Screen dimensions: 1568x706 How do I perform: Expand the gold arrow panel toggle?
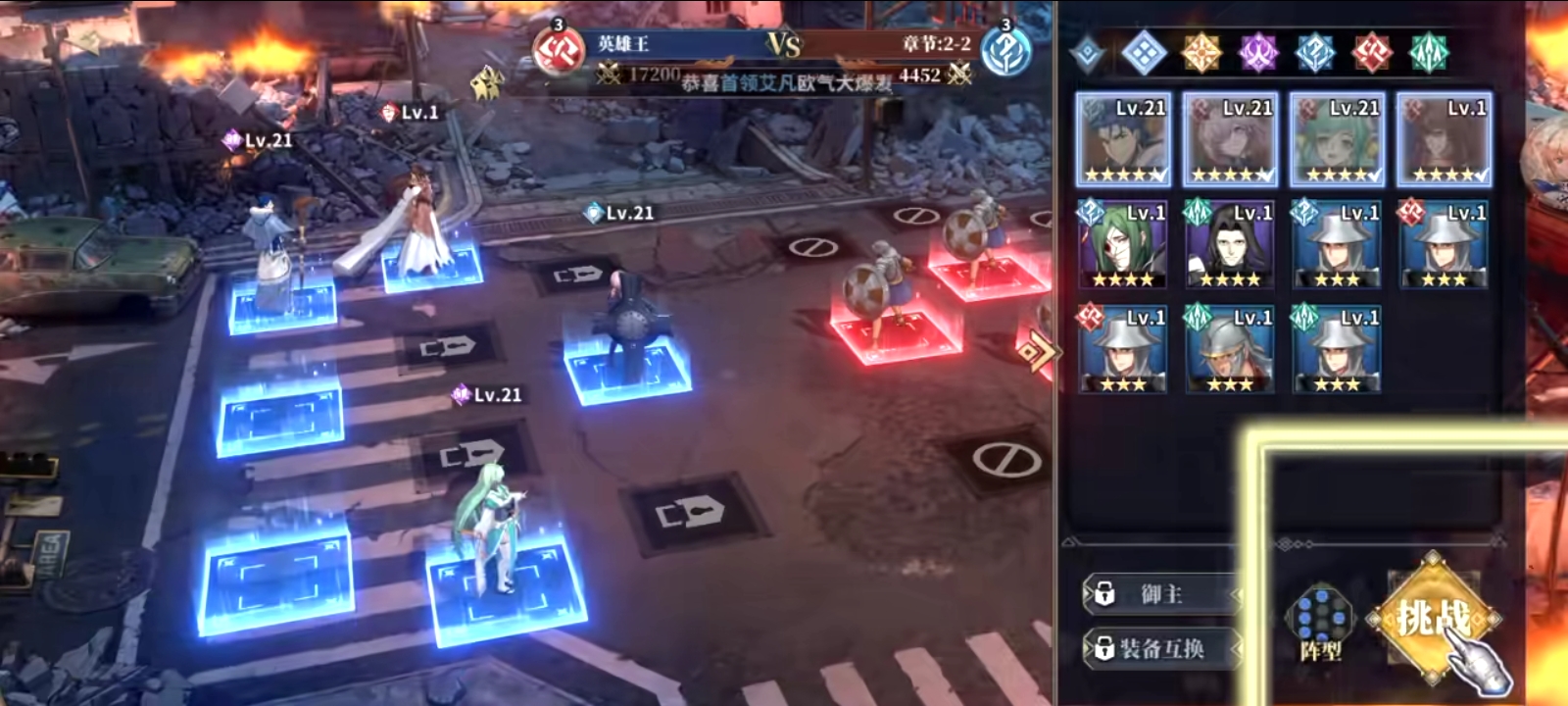tap(1032, 350)
